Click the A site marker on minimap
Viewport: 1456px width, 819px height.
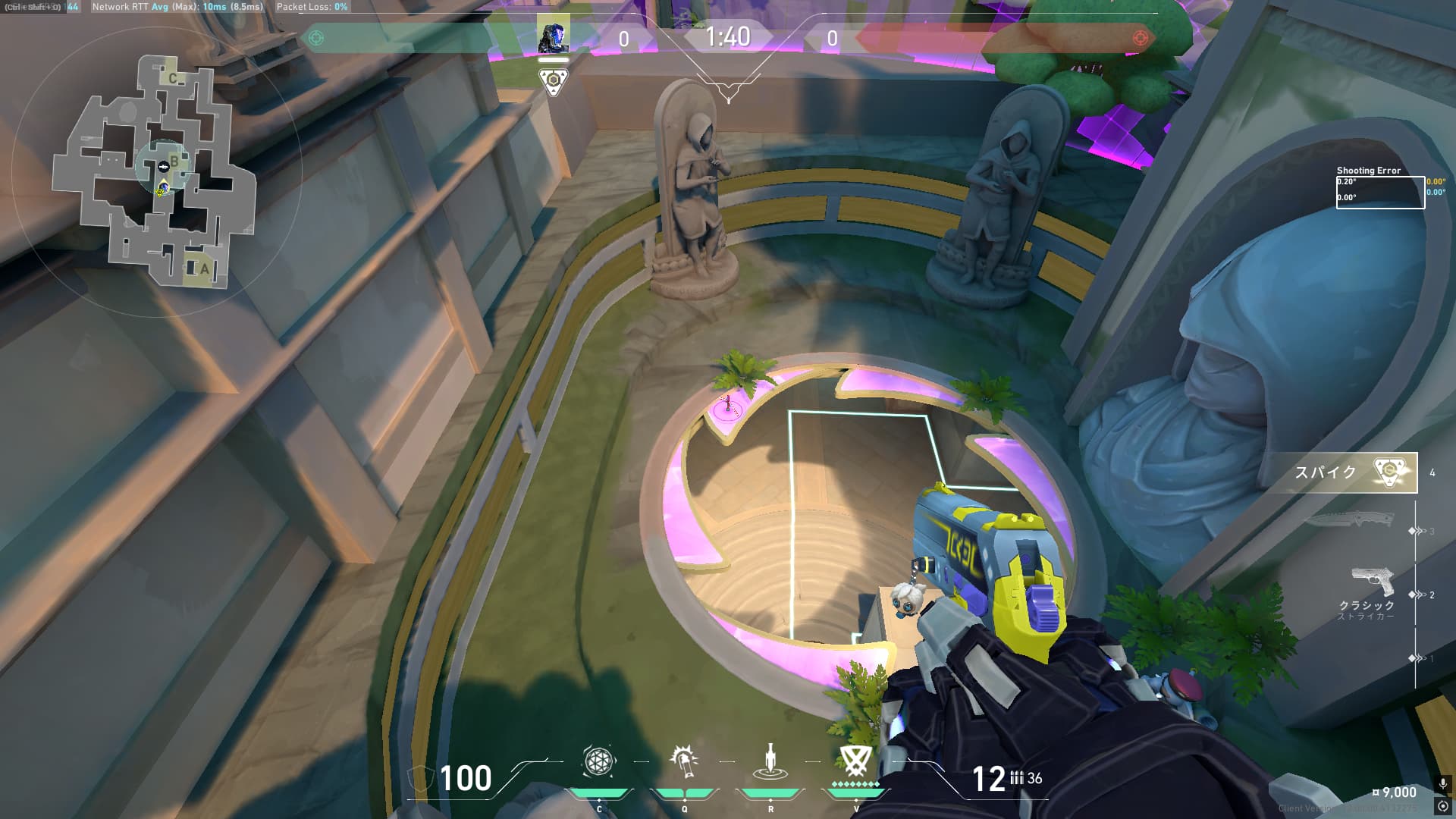[203, 268]
